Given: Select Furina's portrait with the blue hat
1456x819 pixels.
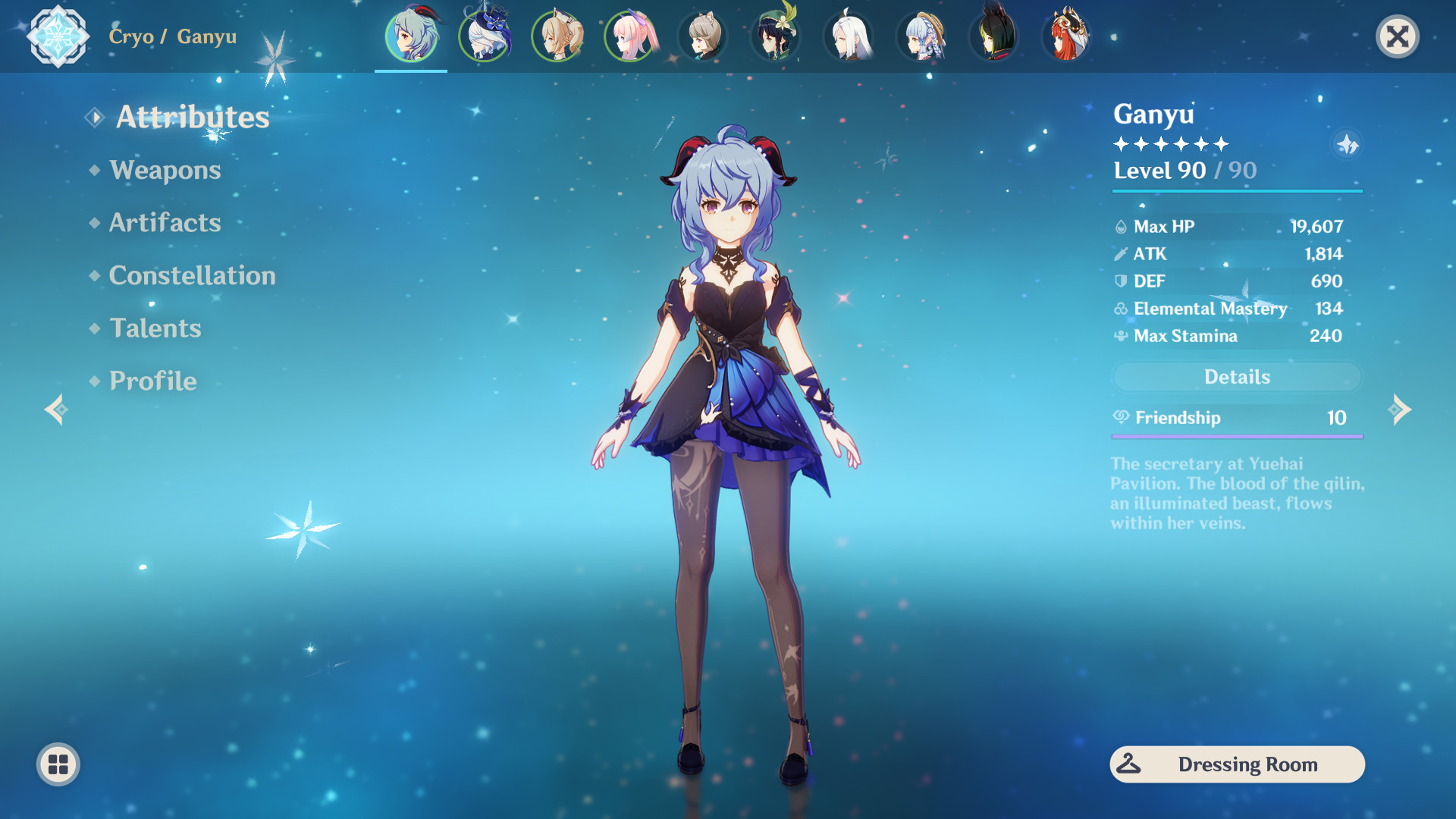Looking at the screenshot, I should [484, 36].
